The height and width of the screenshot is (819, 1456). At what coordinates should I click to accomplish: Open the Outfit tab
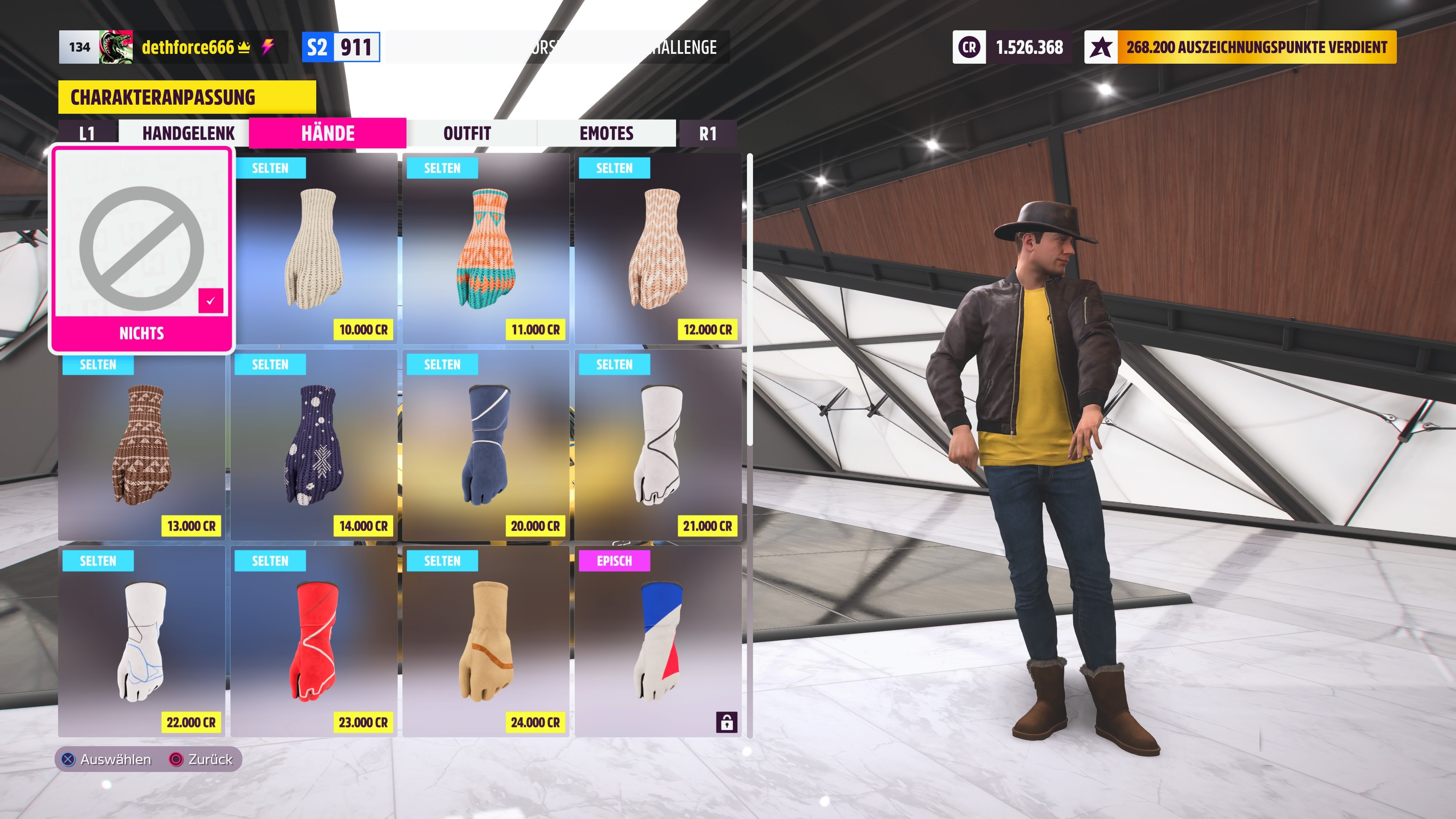click(467, 133)
